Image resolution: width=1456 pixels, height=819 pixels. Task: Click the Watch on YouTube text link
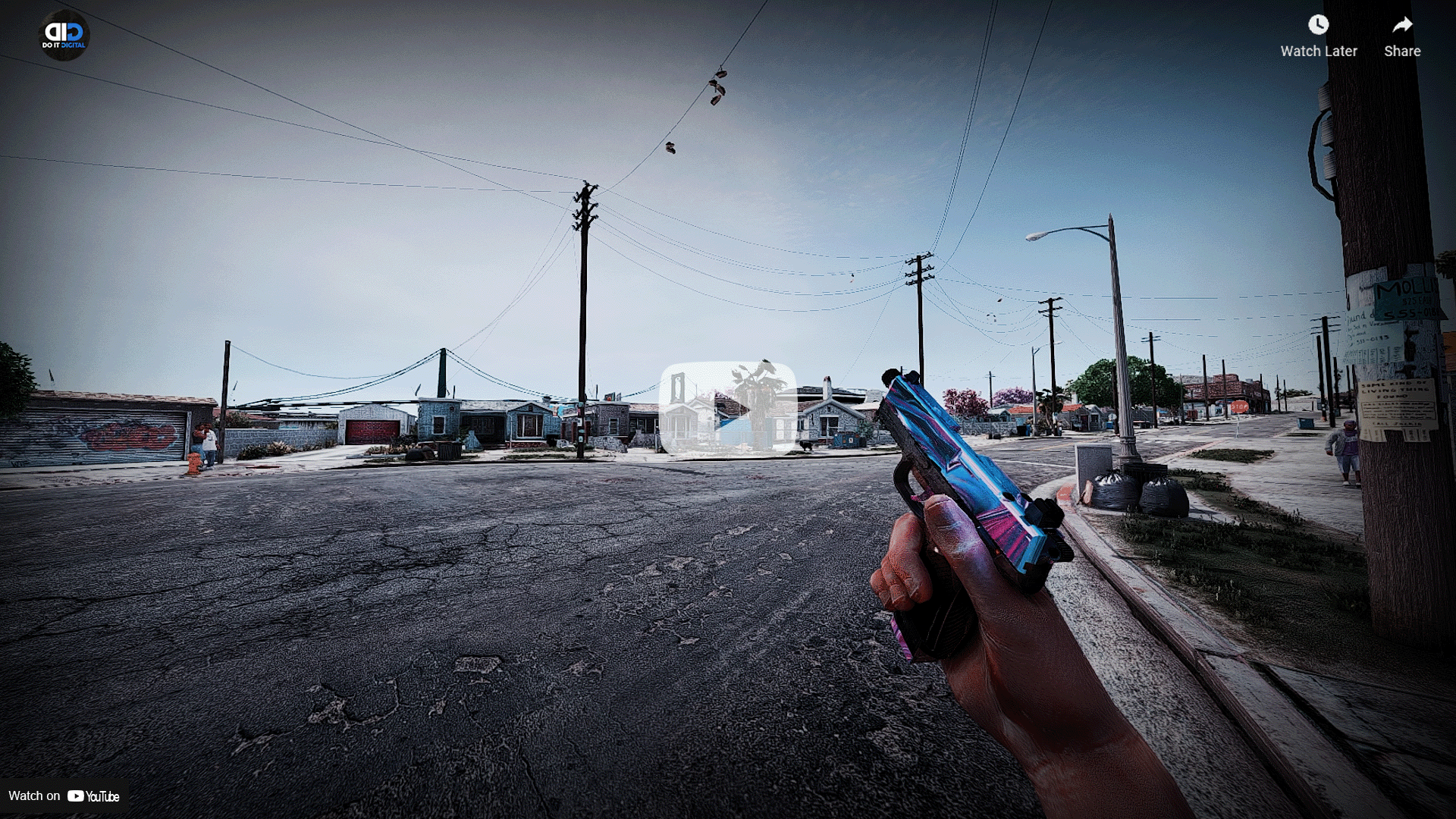pyautogui.click(x=34, y=796)
